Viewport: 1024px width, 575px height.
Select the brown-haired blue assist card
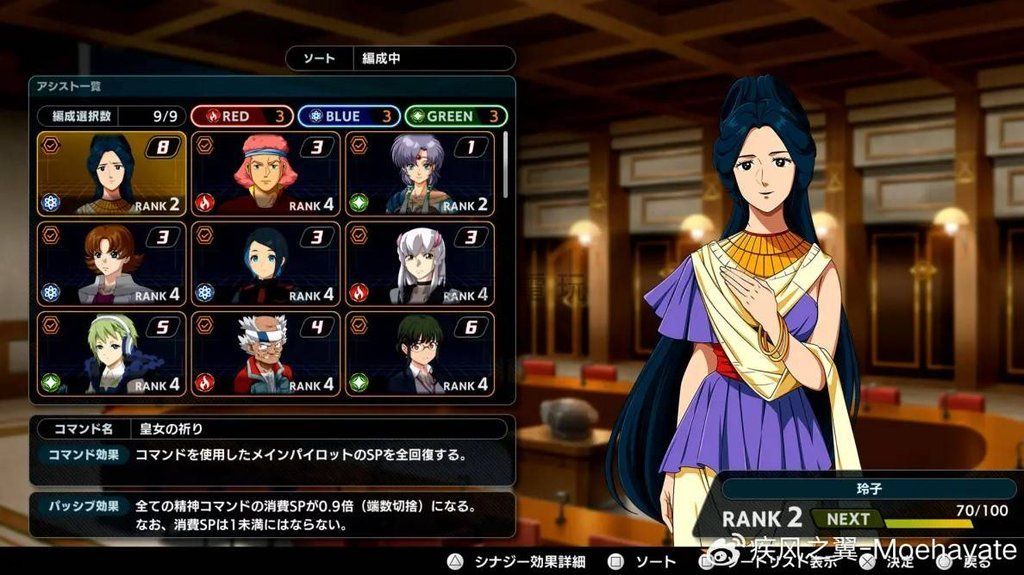click(111, 263)
